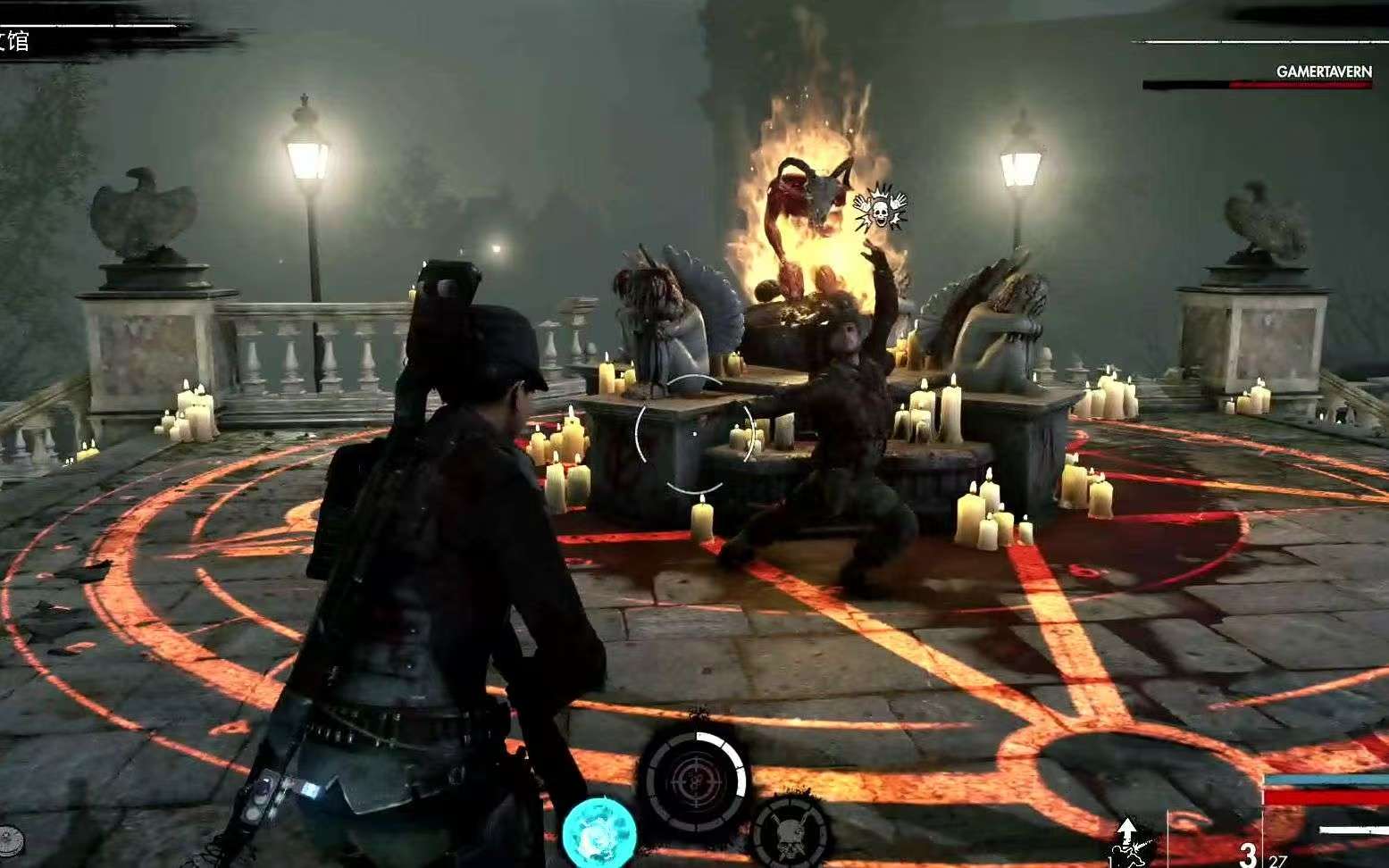Image resolution: width=1389 pixels, height=868 pixels.
Task: Select the GAMERTAVERN player name tag
Action: (x=1324, y=71)
